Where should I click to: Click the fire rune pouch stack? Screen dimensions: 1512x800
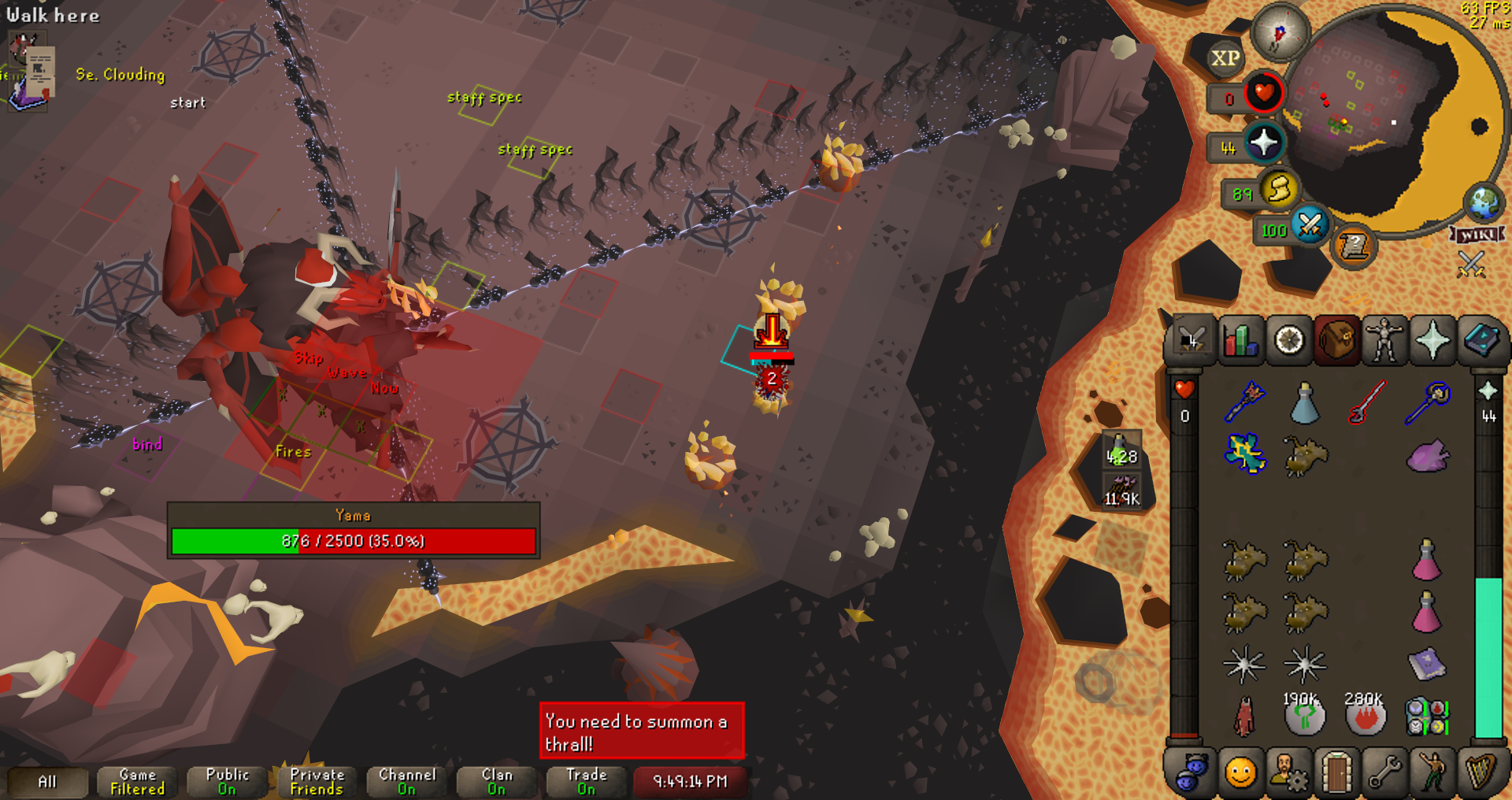coord(1365,717)
